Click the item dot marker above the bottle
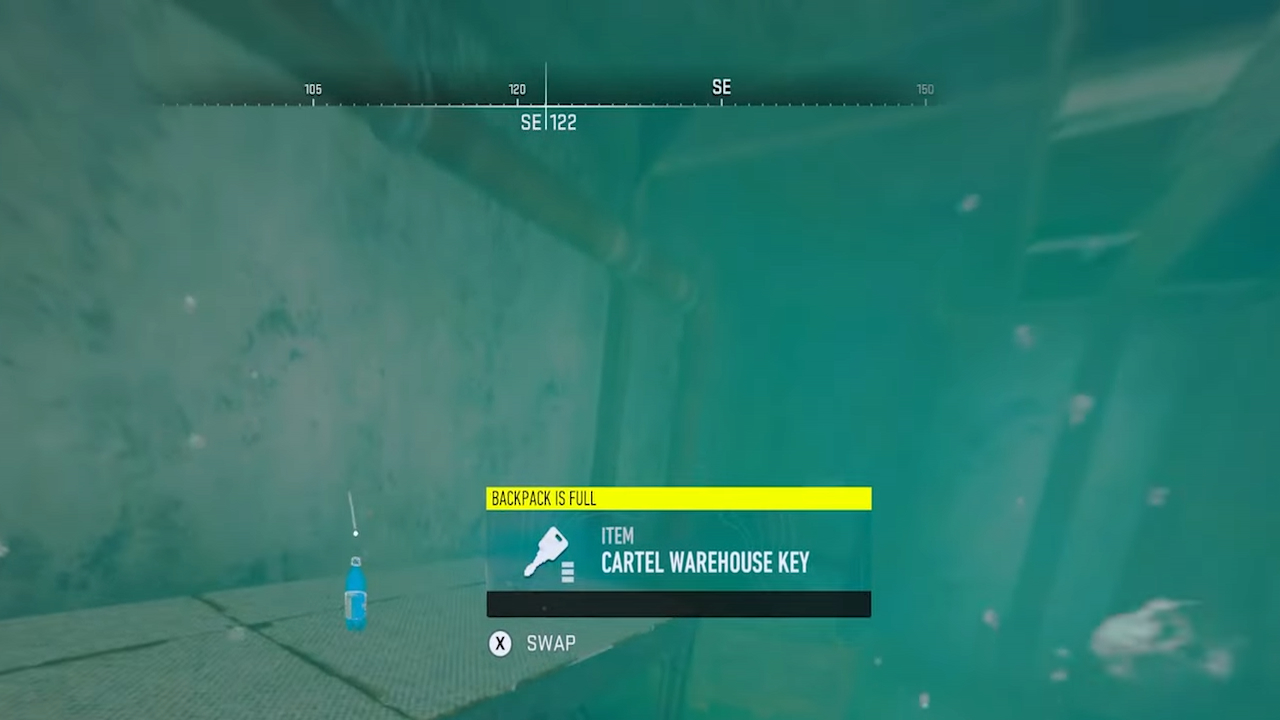 click(x=355, y=534)
